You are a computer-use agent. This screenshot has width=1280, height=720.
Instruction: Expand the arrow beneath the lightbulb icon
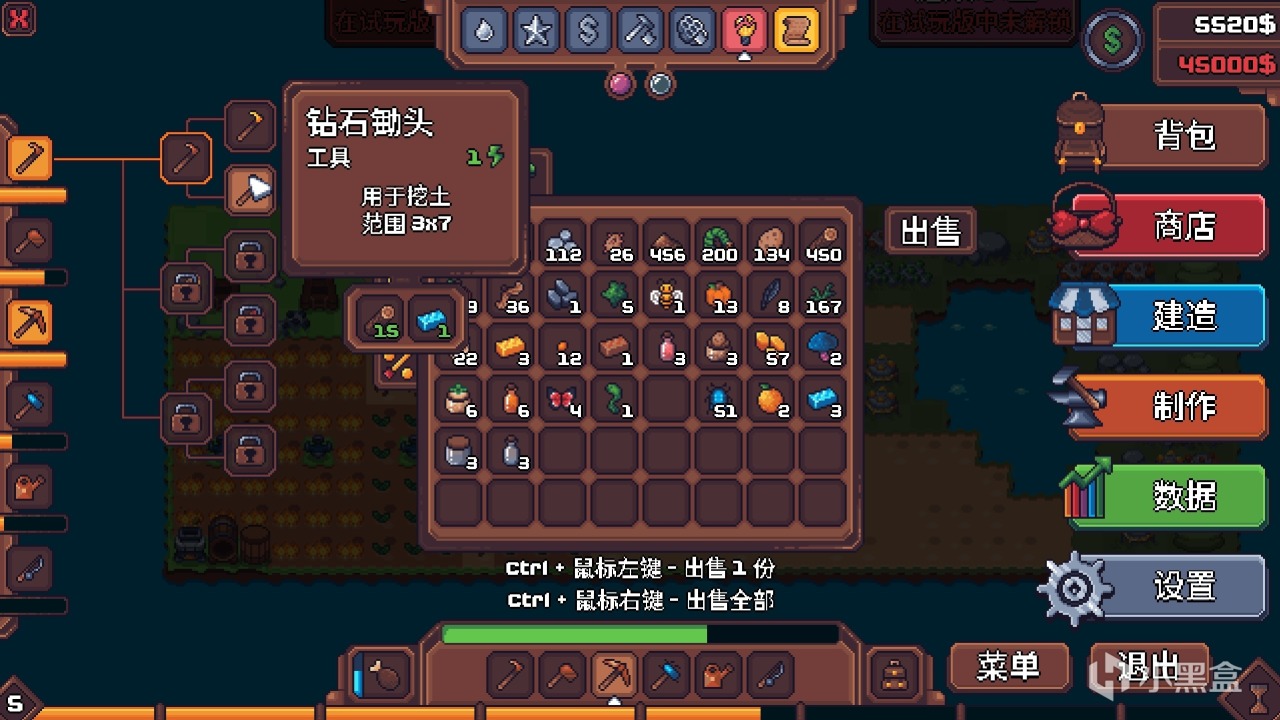coord(744,57)
